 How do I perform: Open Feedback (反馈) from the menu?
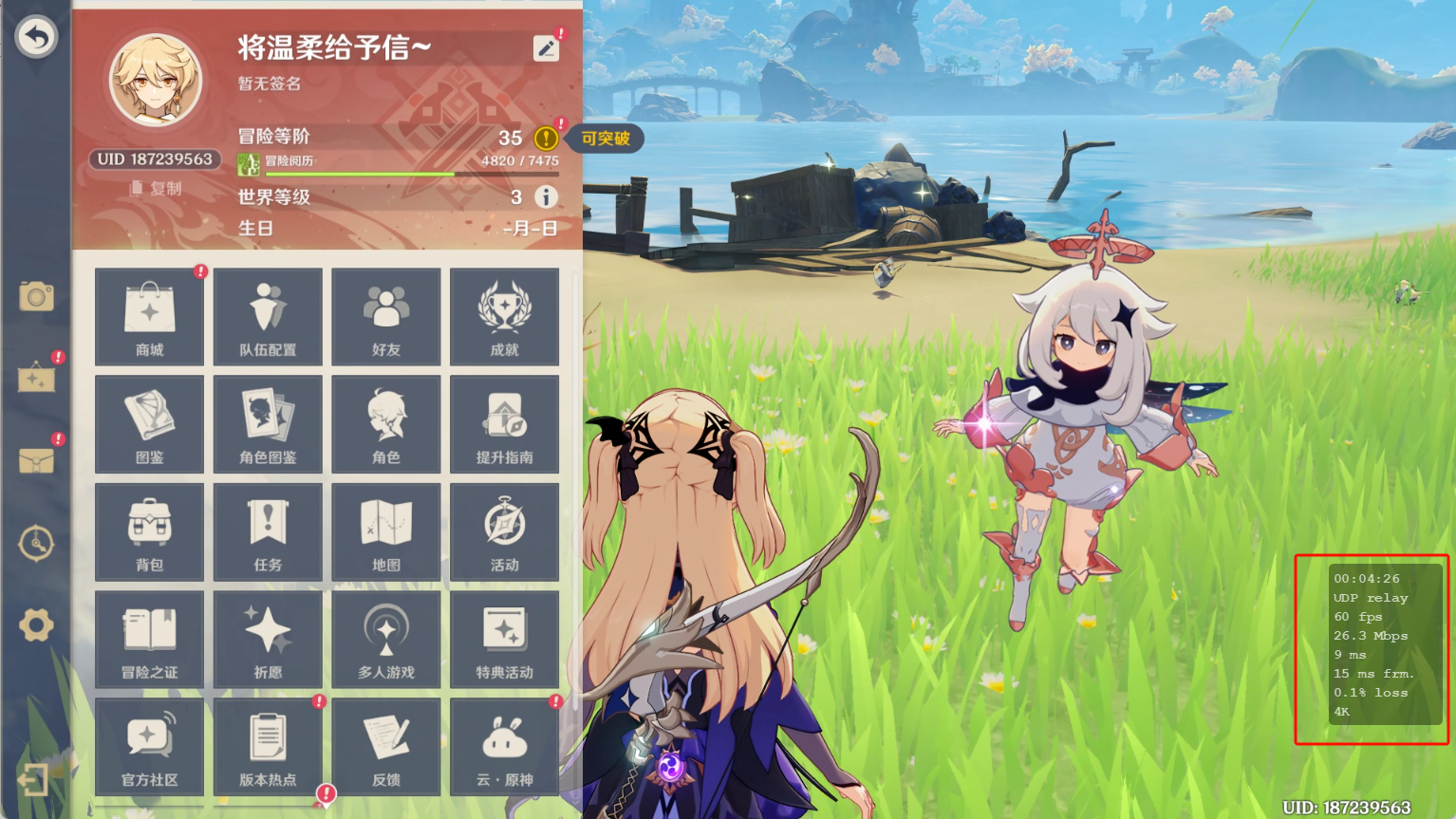[385, 746]
